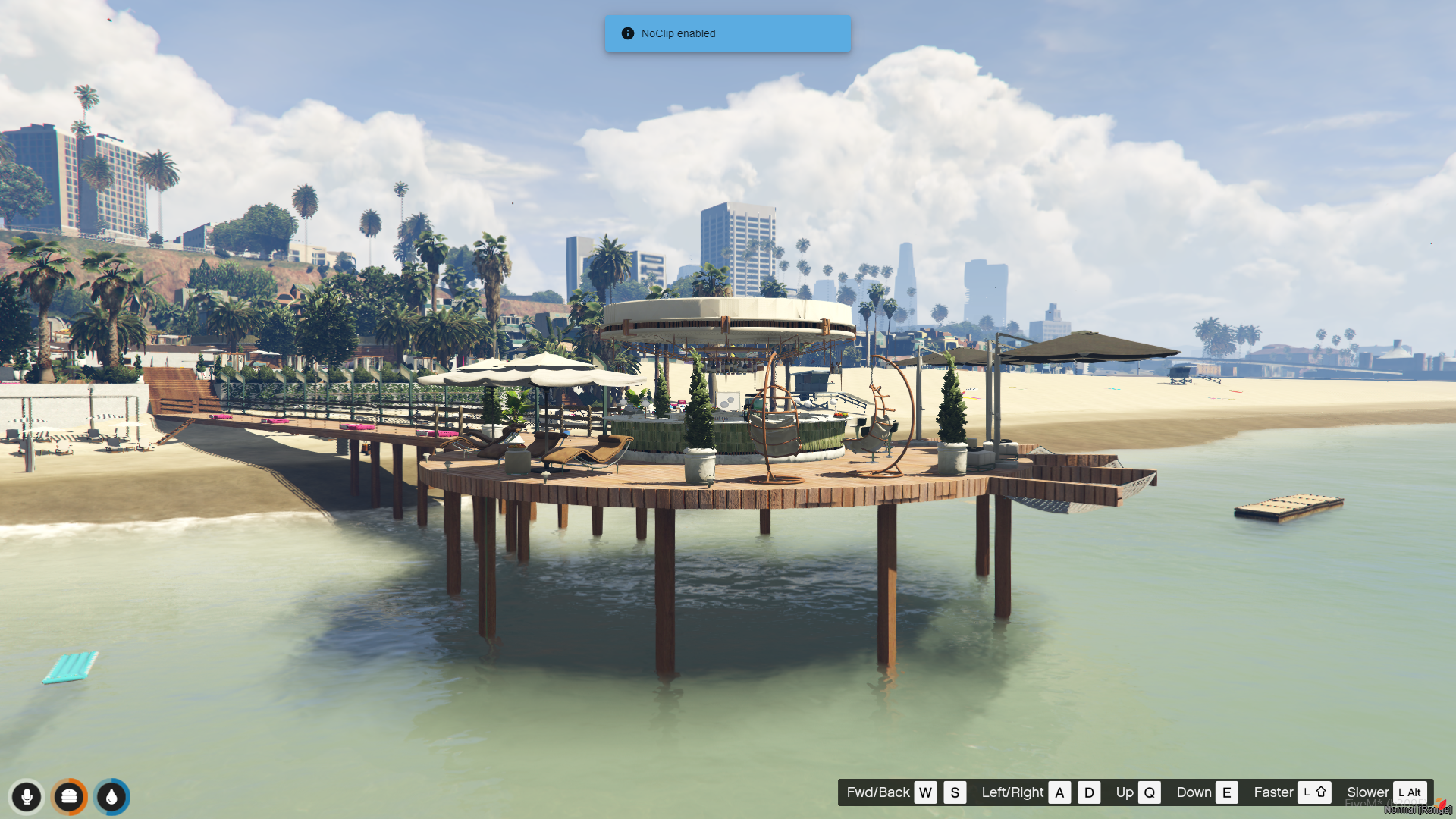1456x819 pixels.
Task: Click the microphone voice icon
Action: (x=27, y=796)
